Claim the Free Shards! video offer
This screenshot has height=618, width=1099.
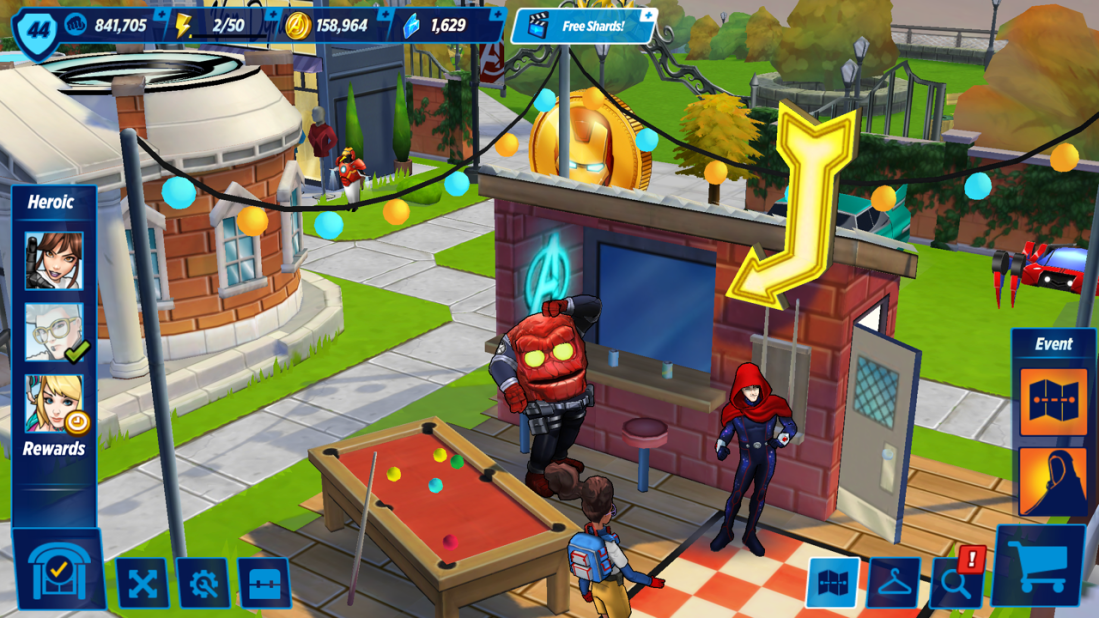pyautogui.click(x=584, y=26)
